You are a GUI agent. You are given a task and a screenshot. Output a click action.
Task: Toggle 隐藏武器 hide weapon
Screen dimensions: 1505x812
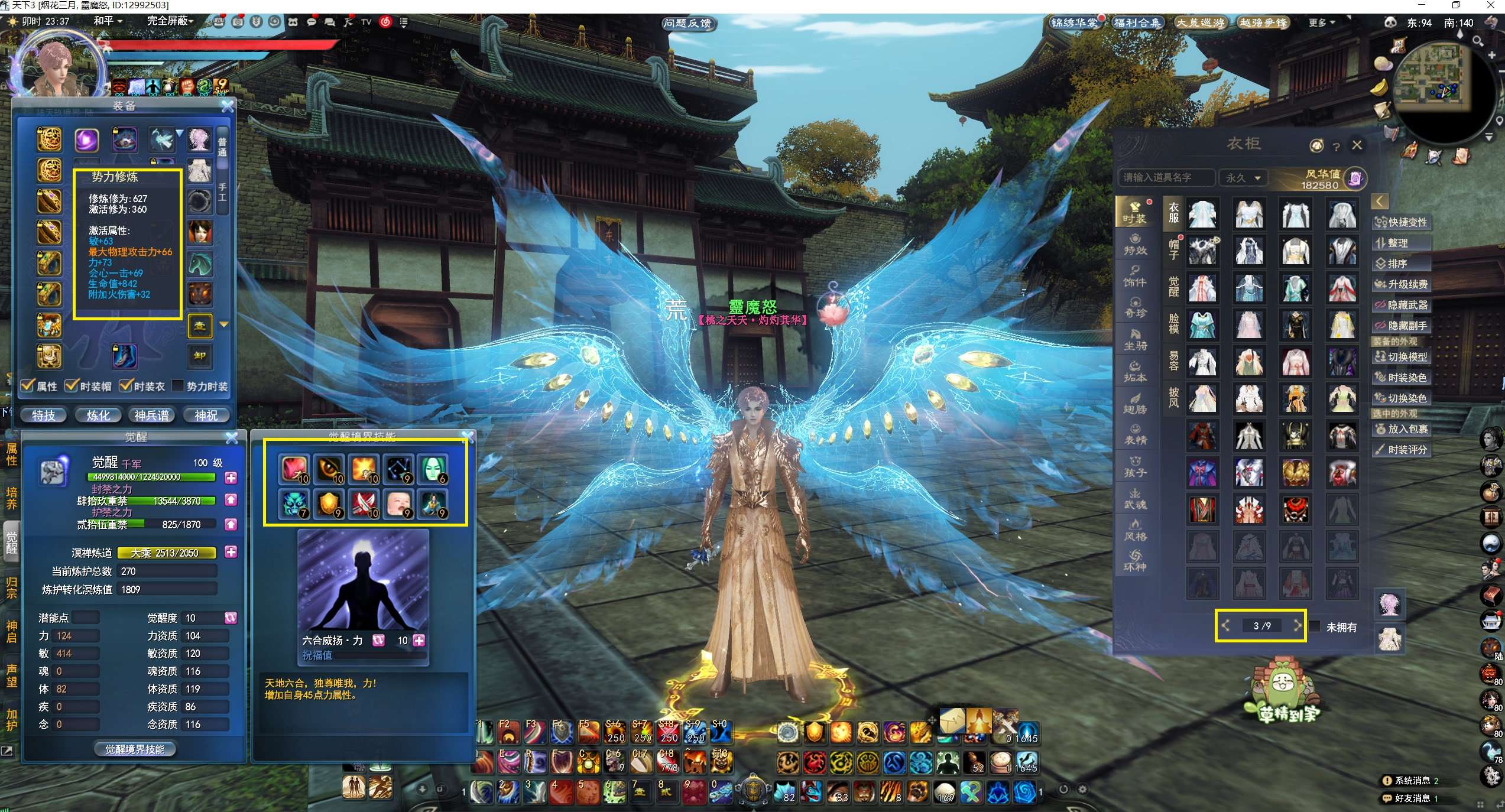point(1401,305)
